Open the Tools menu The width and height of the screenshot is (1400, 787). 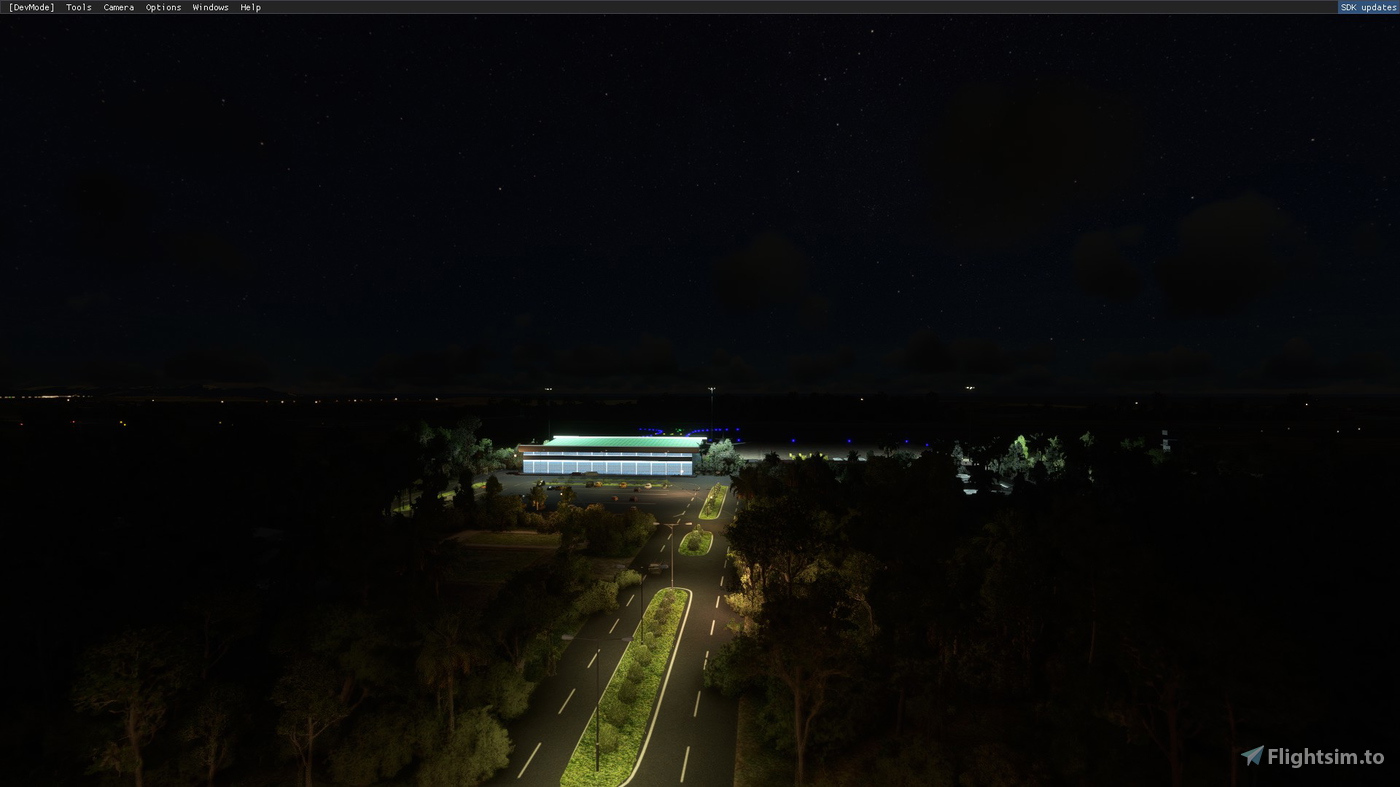click(77, 7)
